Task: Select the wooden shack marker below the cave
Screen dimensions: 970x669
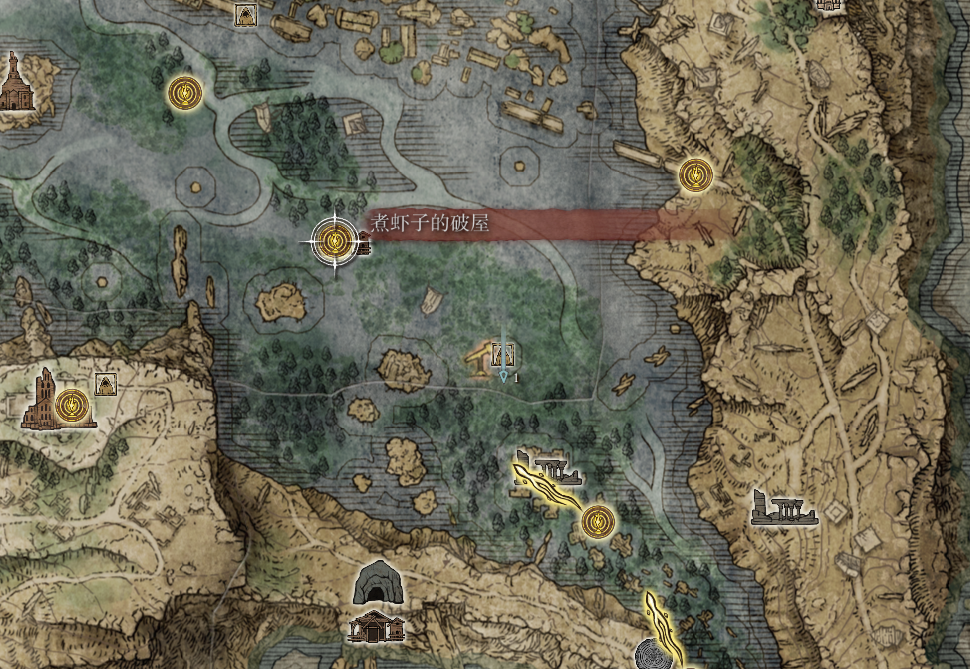Action: 376,626
